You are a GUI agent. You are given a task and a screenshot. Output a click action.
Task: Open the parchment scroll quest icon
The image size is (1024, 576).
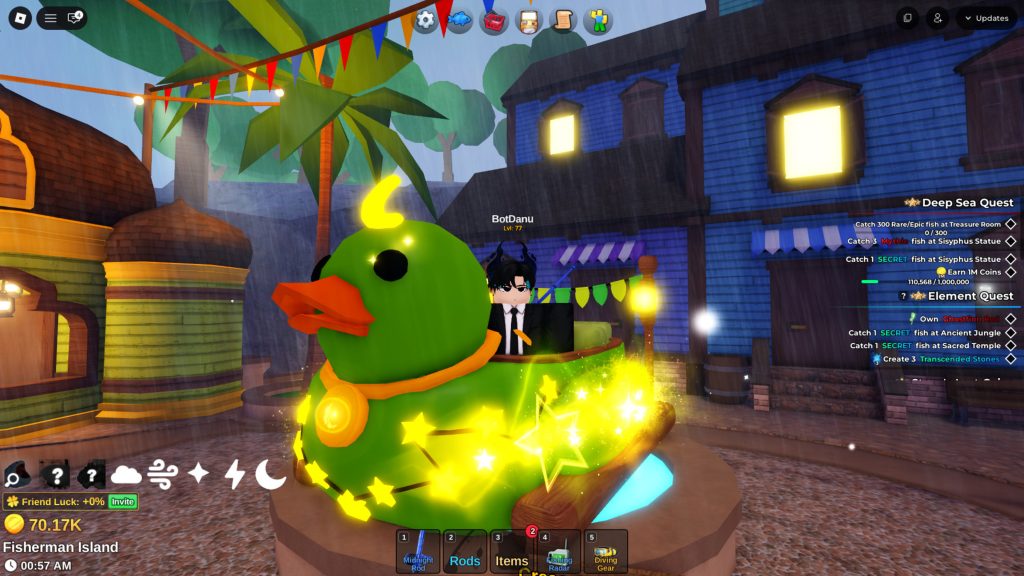tap(562, 20)
